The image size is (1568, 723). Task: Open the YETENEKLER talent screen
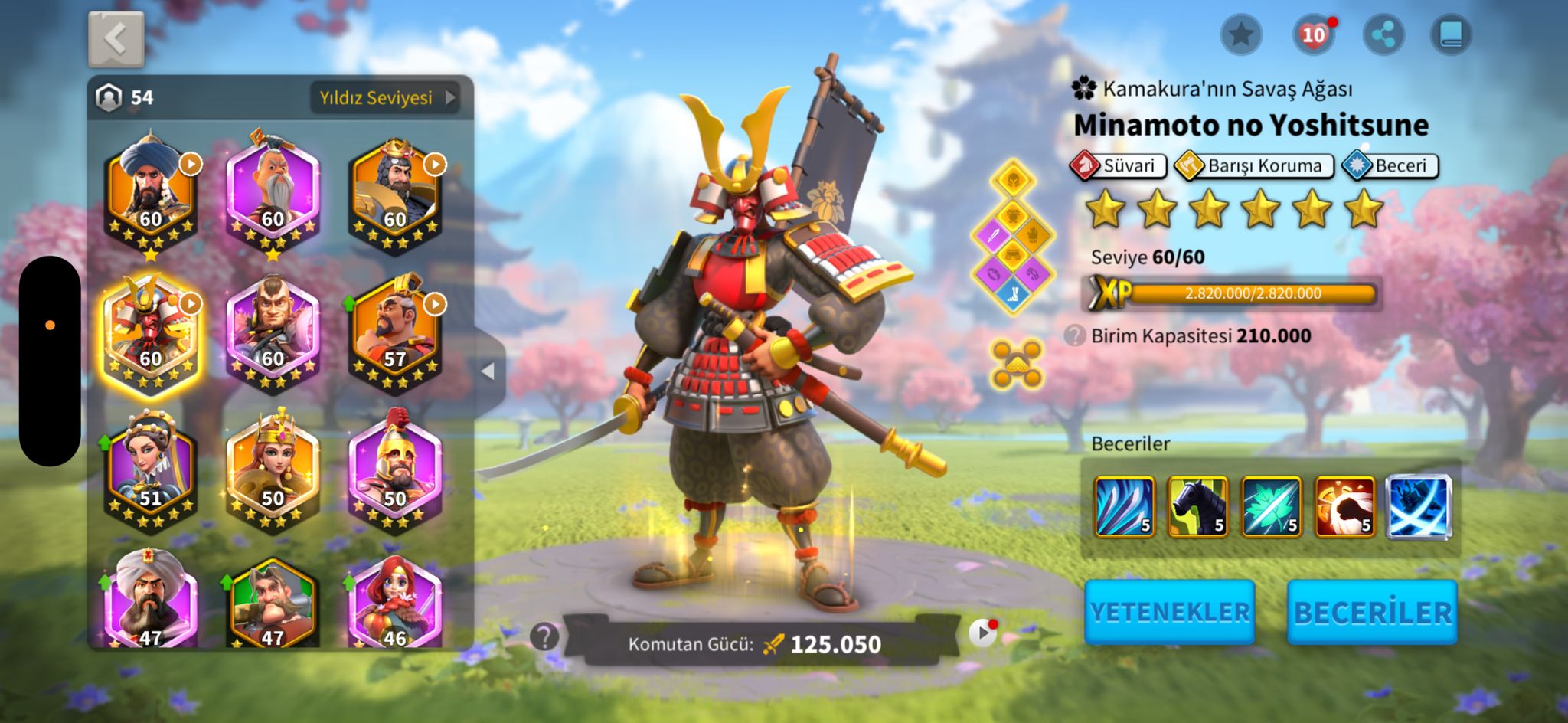1169,612
